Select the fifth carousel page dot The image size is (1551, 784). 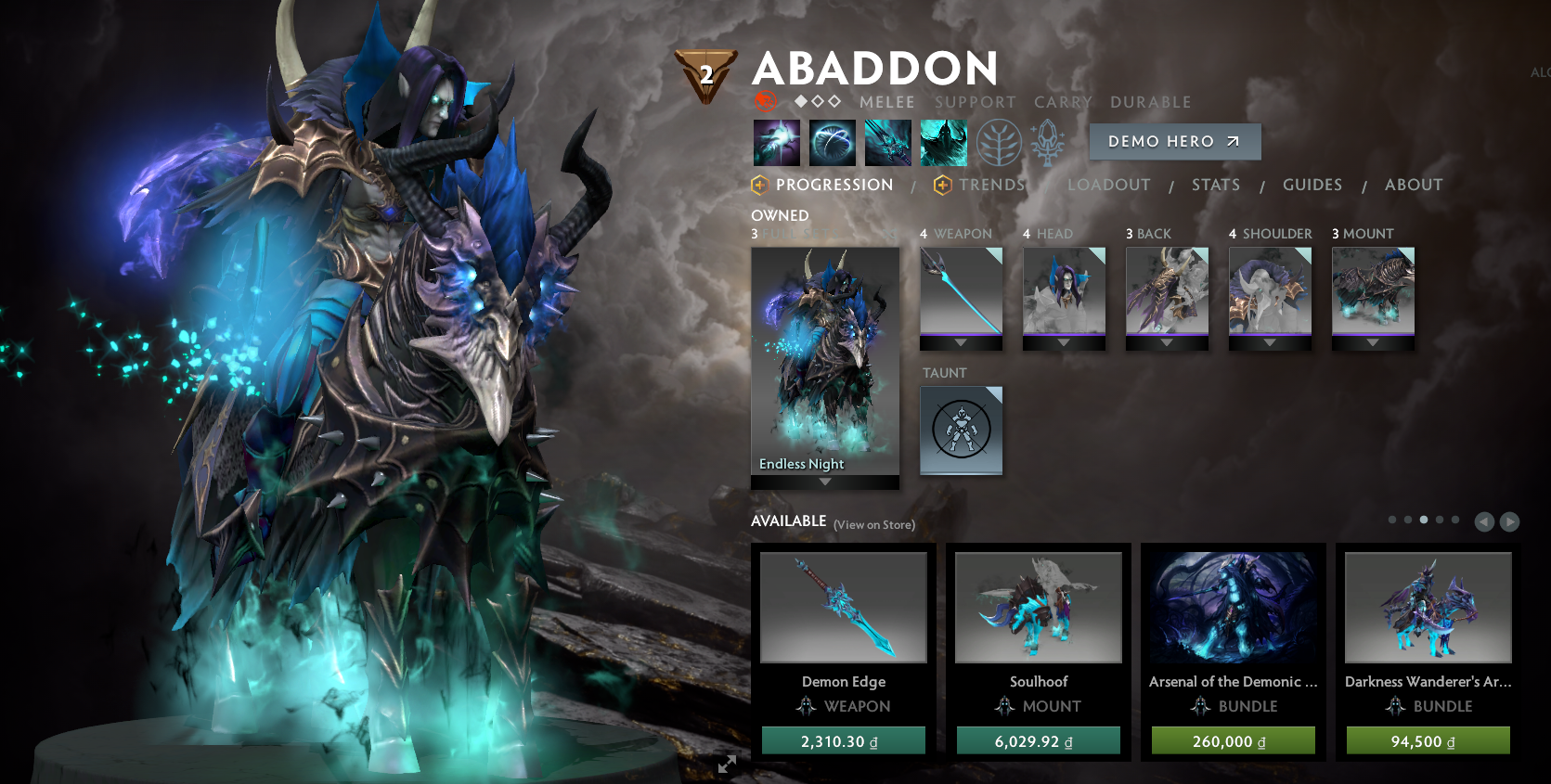tap(1455, 521)
